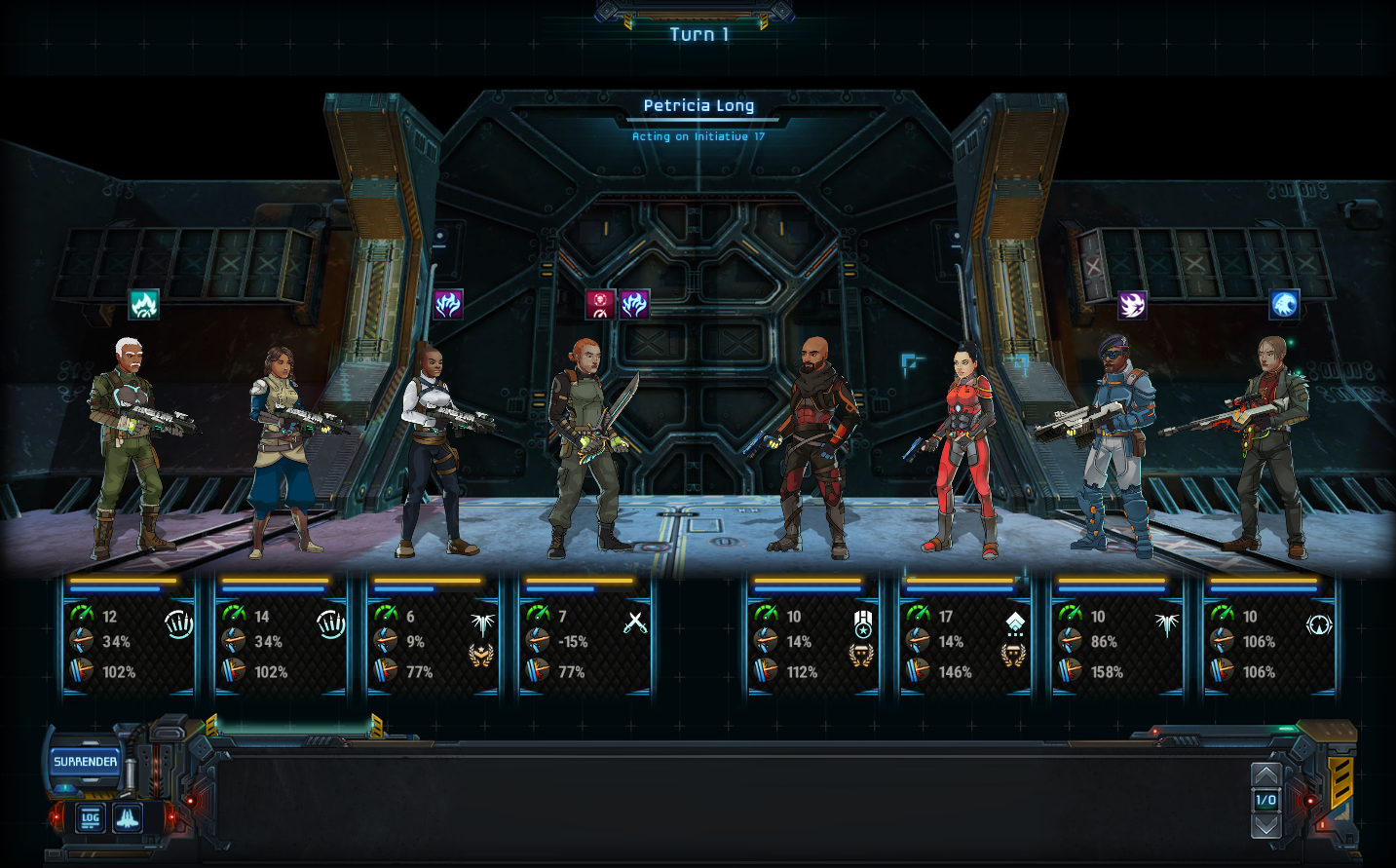Surrender the battle
The height and width of the screenshot is (868, 1396).
coord(86,762)
